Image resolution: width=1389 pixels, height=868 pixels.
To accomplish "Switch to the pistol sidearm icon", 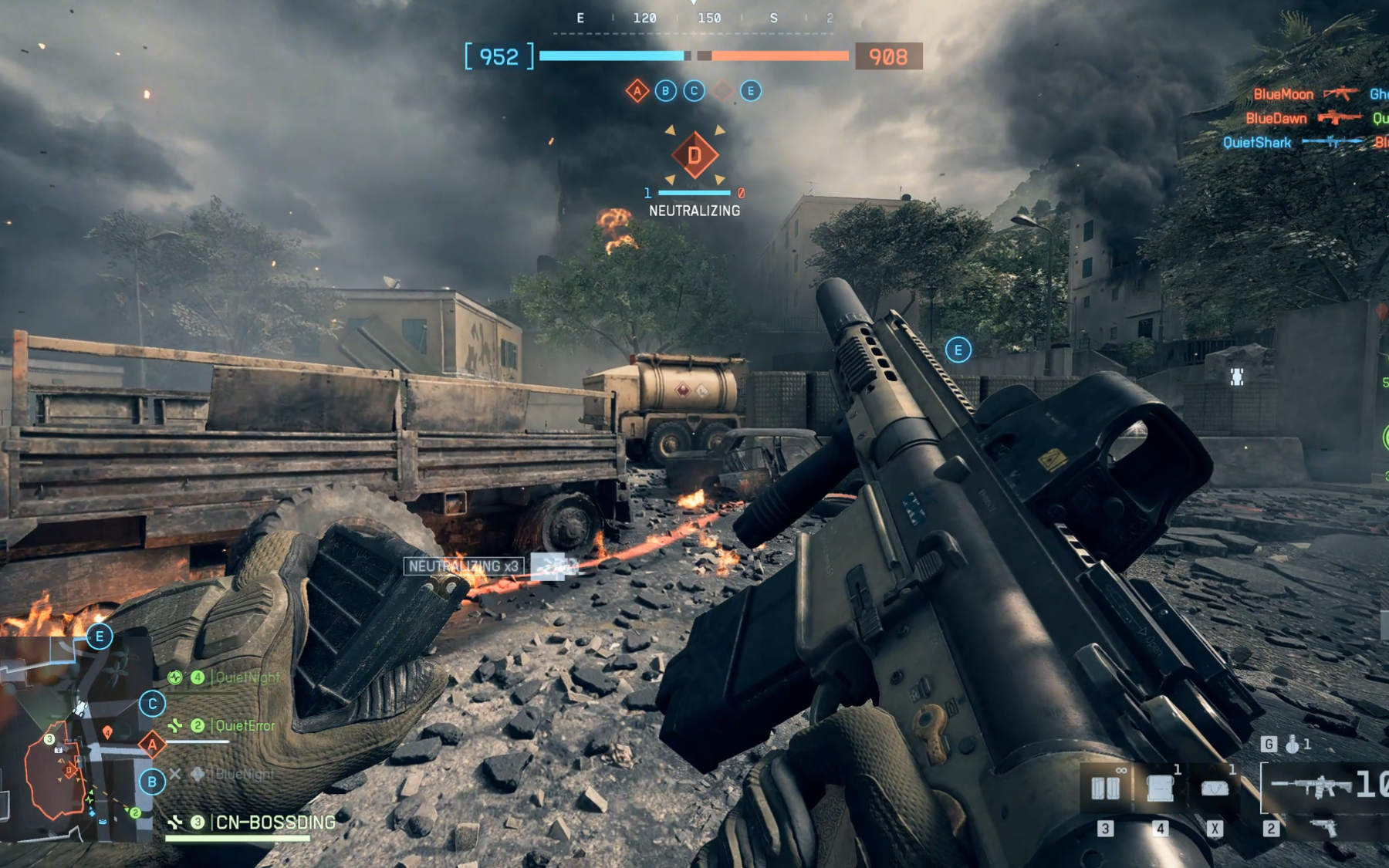I will [x=1324, y=829].
